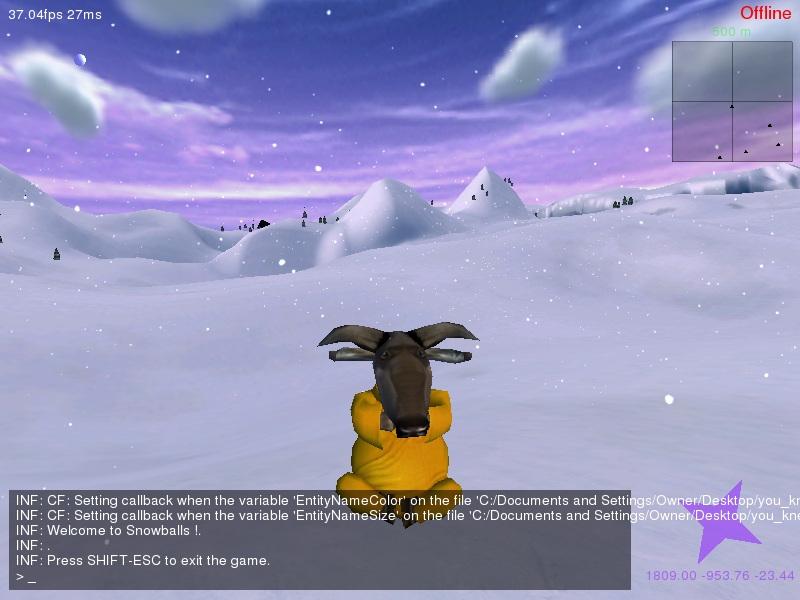Focus the chat console input line
800x600 pixels.
tap(320, 578)
